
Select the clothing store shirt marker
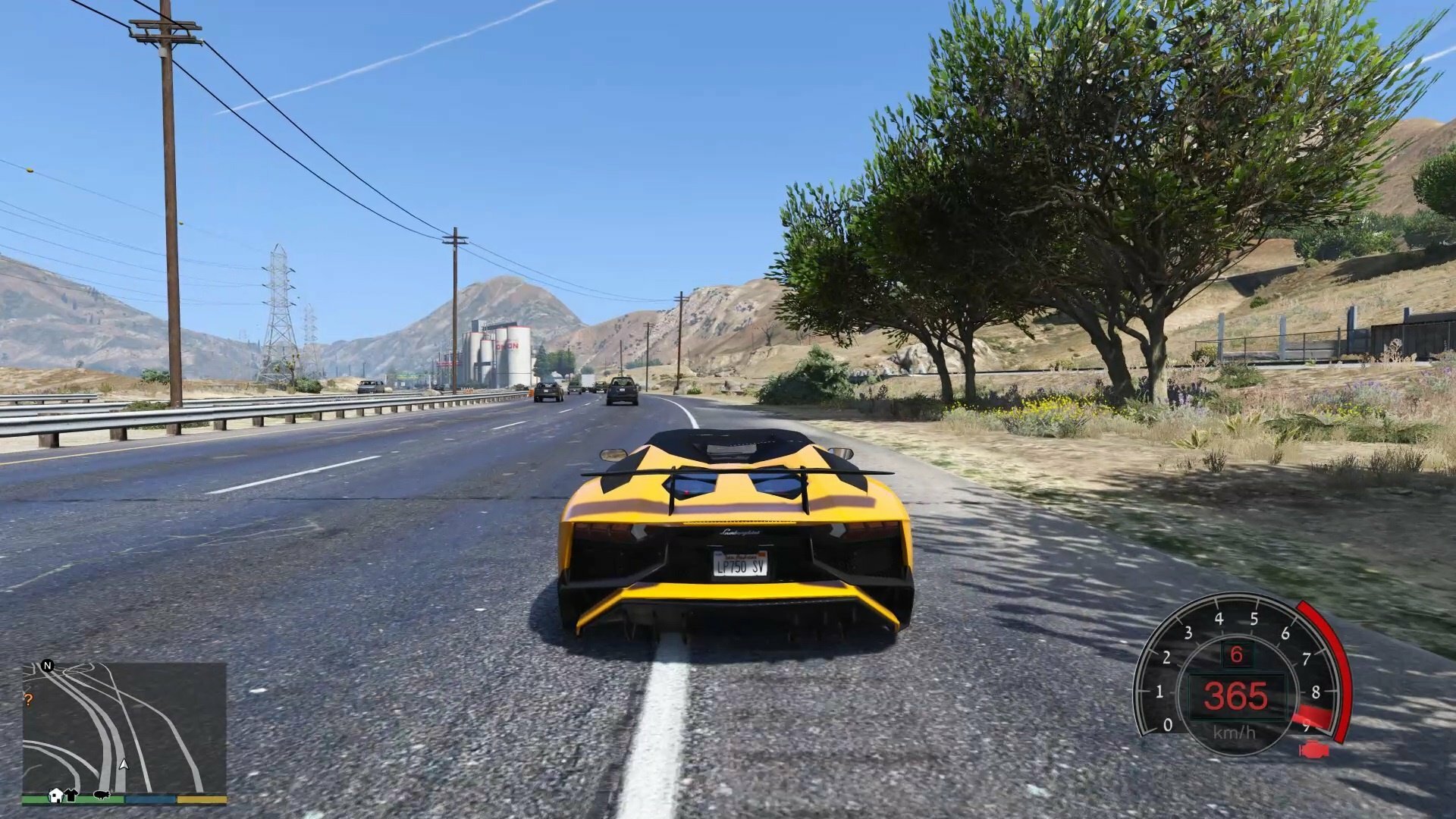pyautogui.click(x=71, y=795)
